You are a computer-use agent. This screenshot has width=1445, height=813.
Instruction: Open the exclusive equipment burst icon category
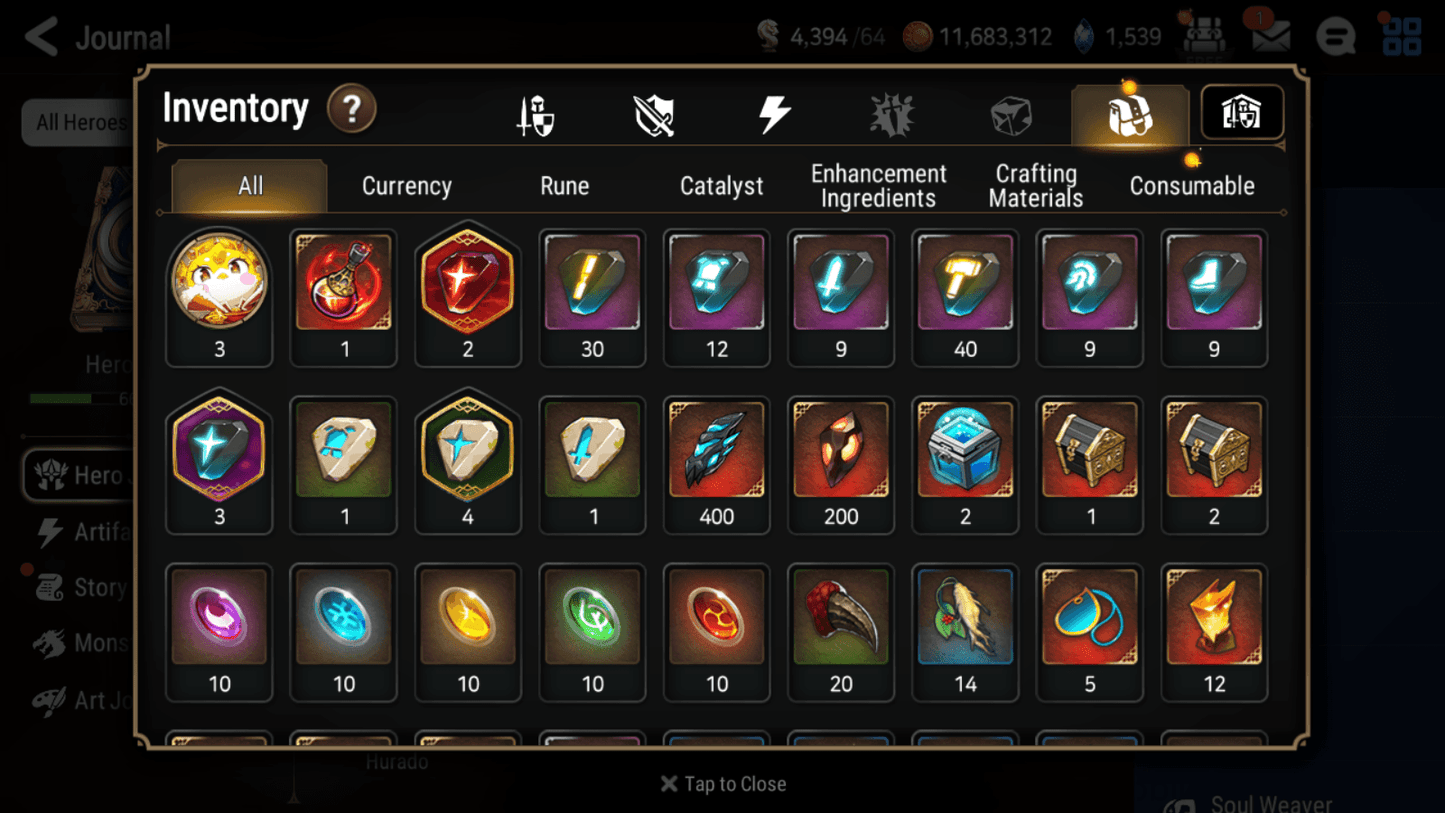tap(892, 113)
